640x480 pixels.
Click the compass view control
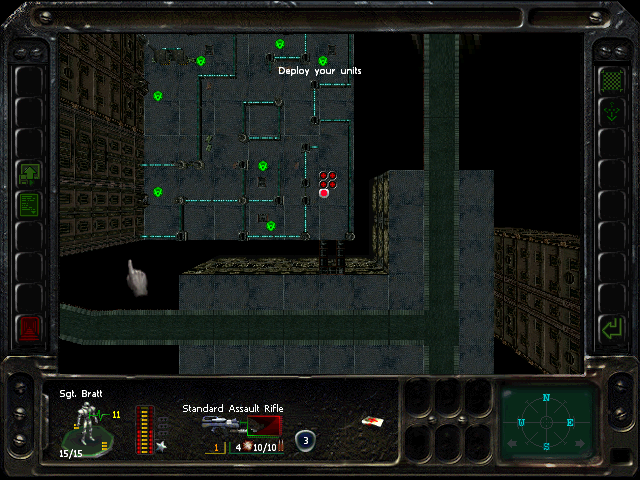click(546, 422)
